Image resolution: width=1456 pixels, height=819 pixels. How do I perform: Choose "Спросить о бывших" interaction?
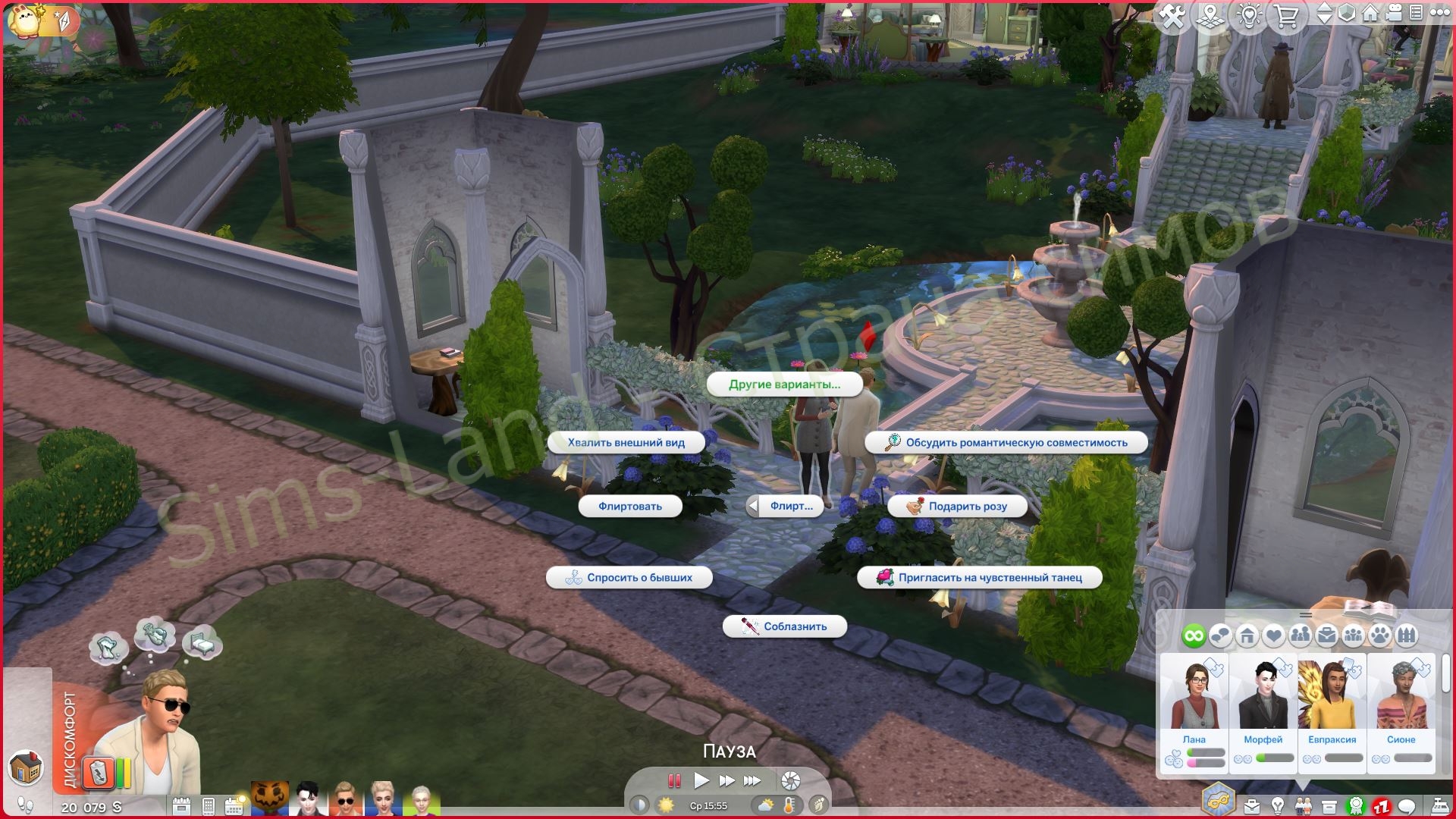point(629,578)
